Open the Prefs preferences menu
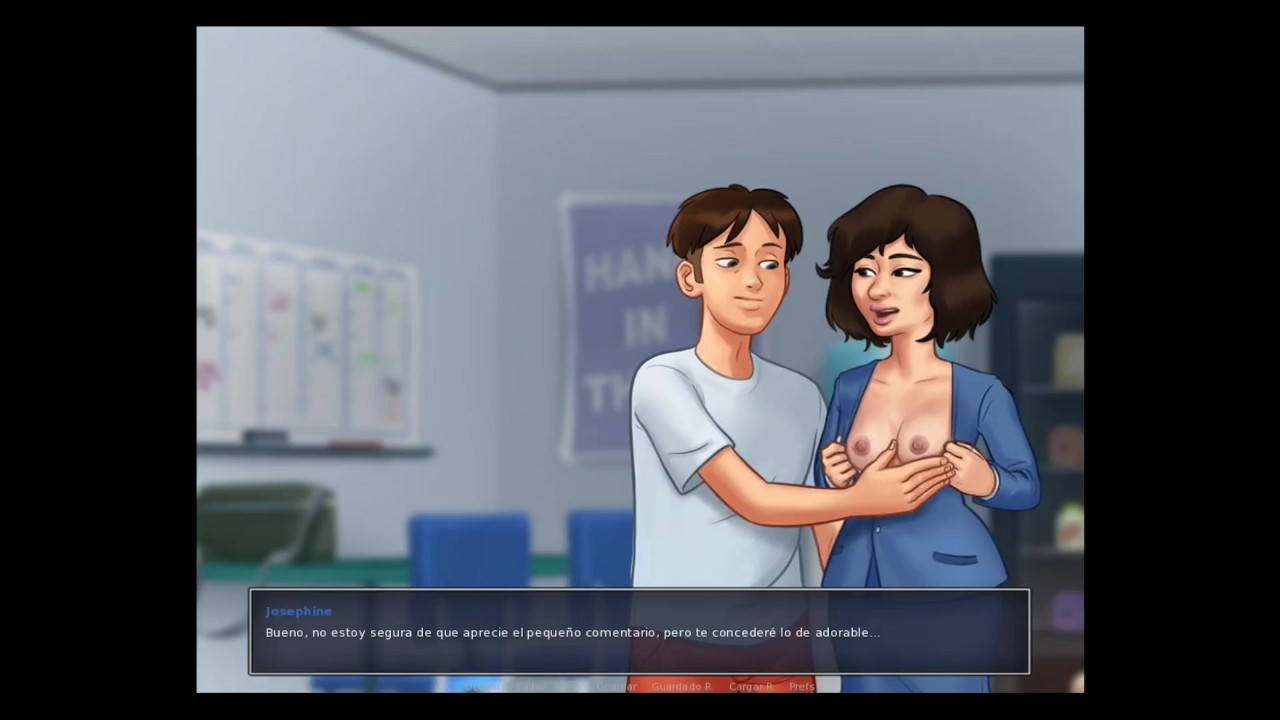Image resolution: width=1280 pixels, height=720 pixels. (x=802, y=687)
